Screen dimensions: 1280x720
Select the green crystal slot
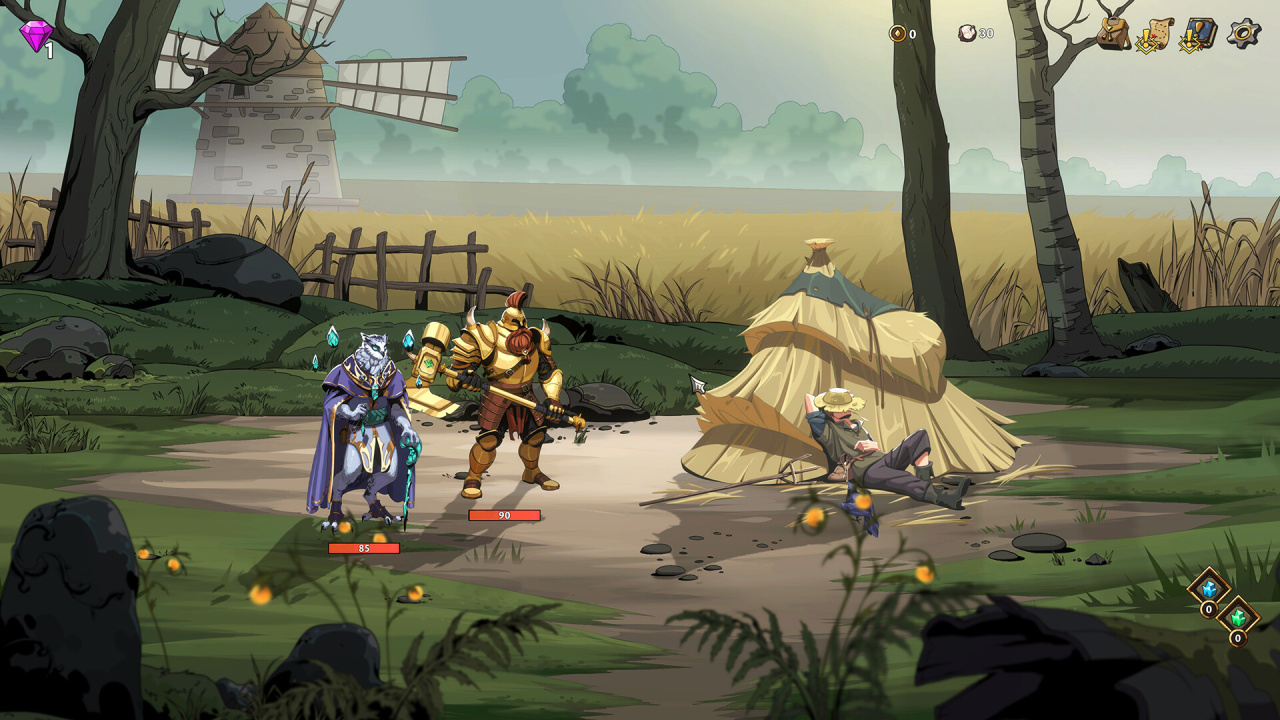1238,616
